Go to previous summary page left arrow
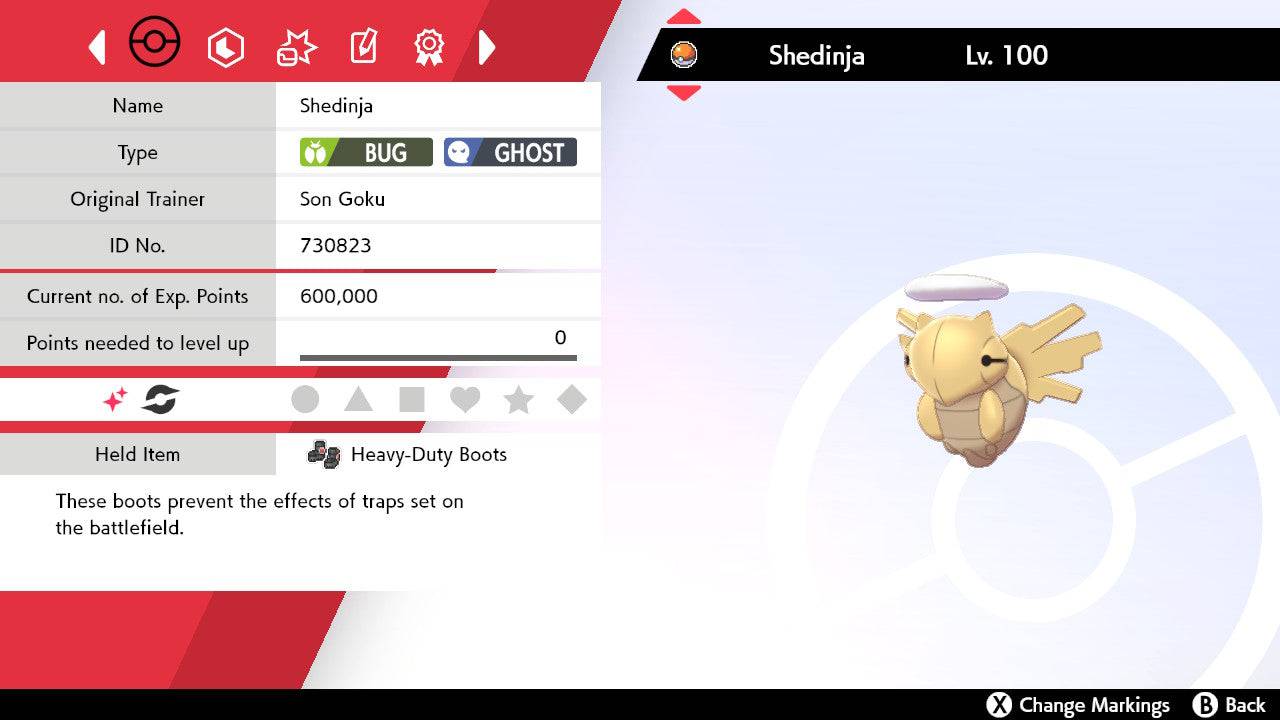The height and width of the screenshot is (720, 1280). 97,47
